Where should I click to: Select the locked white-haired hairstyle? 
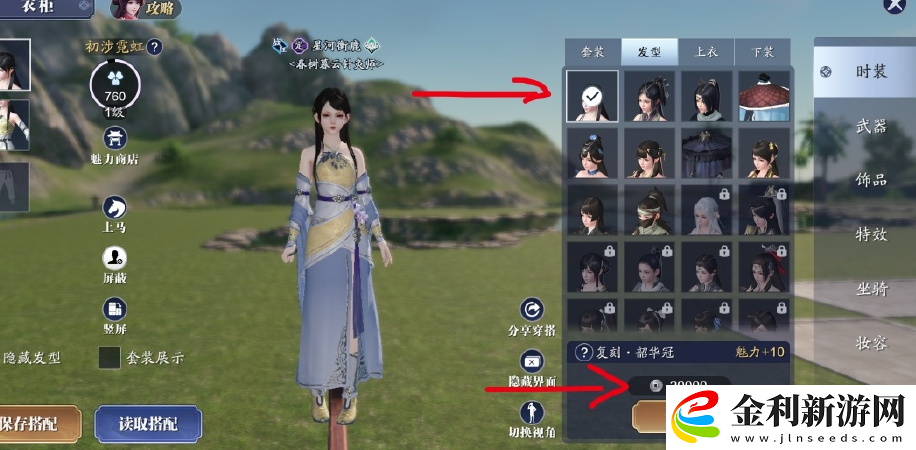coord(707,210)
